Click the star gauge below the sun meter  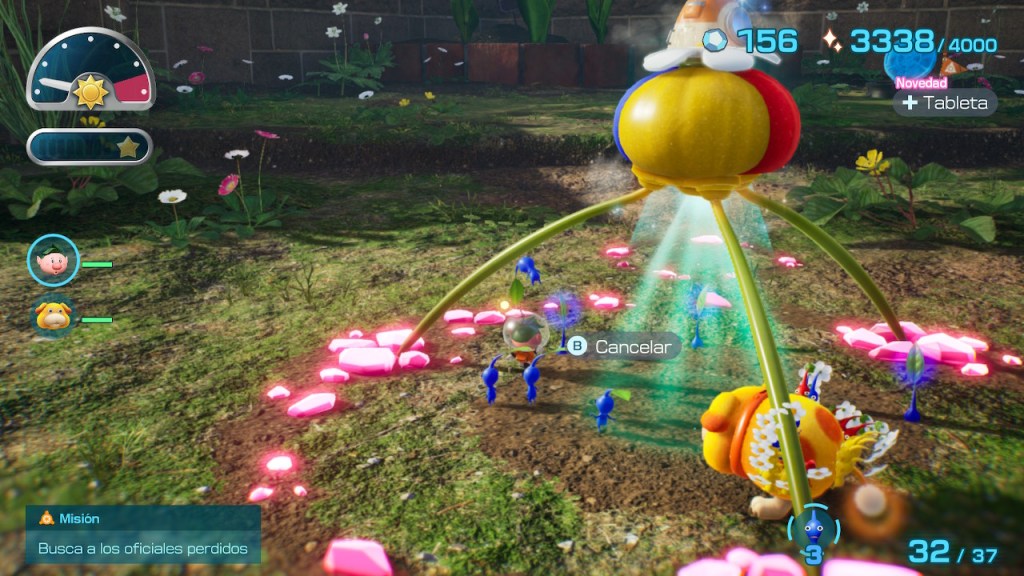90,147
